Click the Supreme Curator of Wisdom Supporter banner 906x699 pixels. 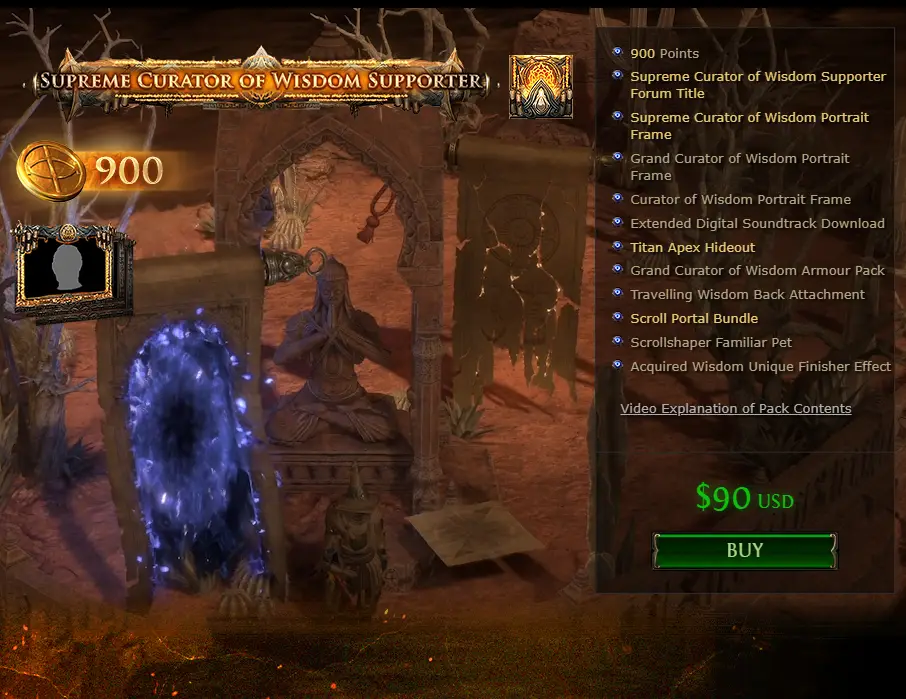(x=260, y=80)
